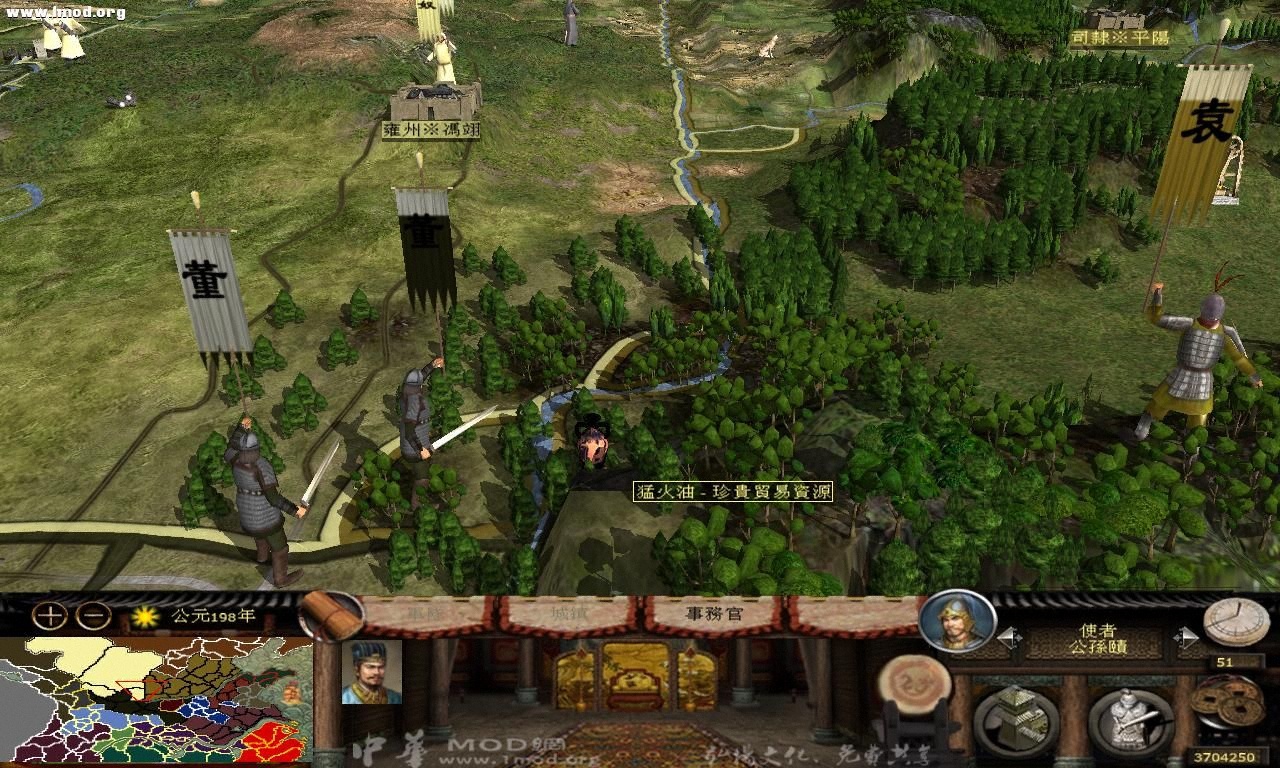Image resolution: width=1280 pixels, height=768 pixels.
Task: Click the sun icon beside the 公元198年 date
Action: pos(144,618)
